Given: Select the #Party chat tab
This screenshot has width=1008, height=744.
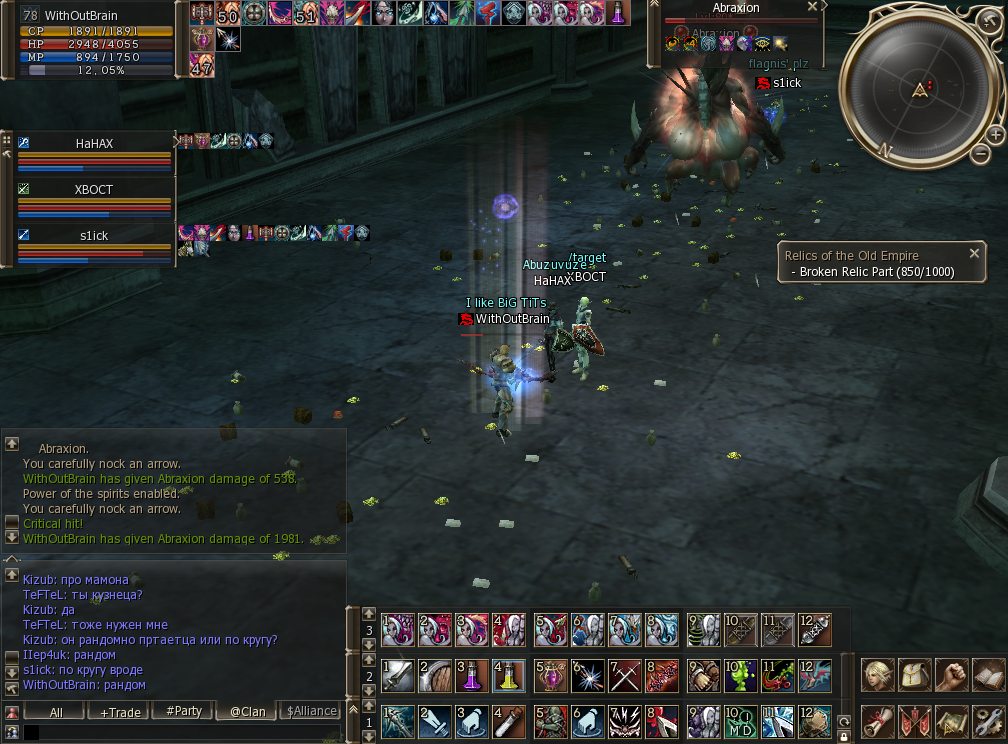Looking at the screenshot, I should click(184, 711).
